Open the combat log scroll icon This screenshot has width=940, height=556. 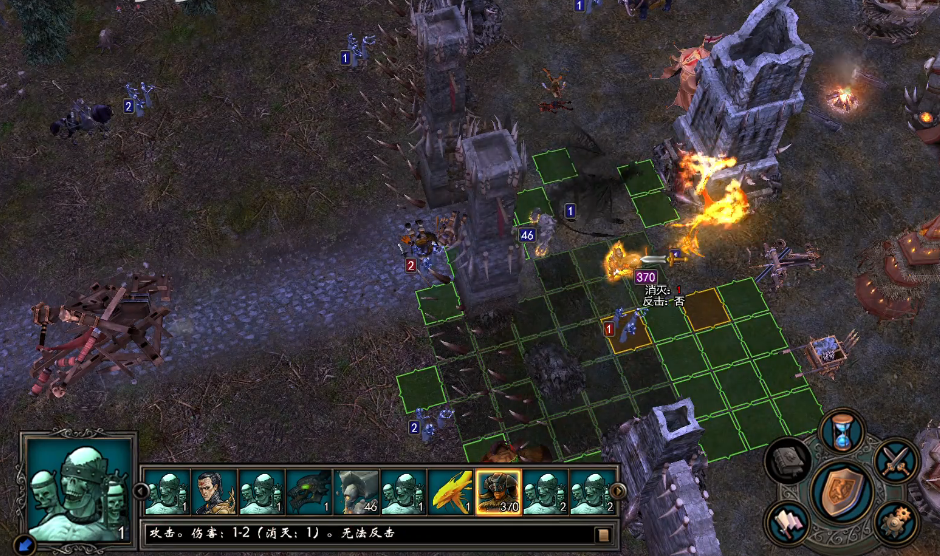tap(603, 534)
